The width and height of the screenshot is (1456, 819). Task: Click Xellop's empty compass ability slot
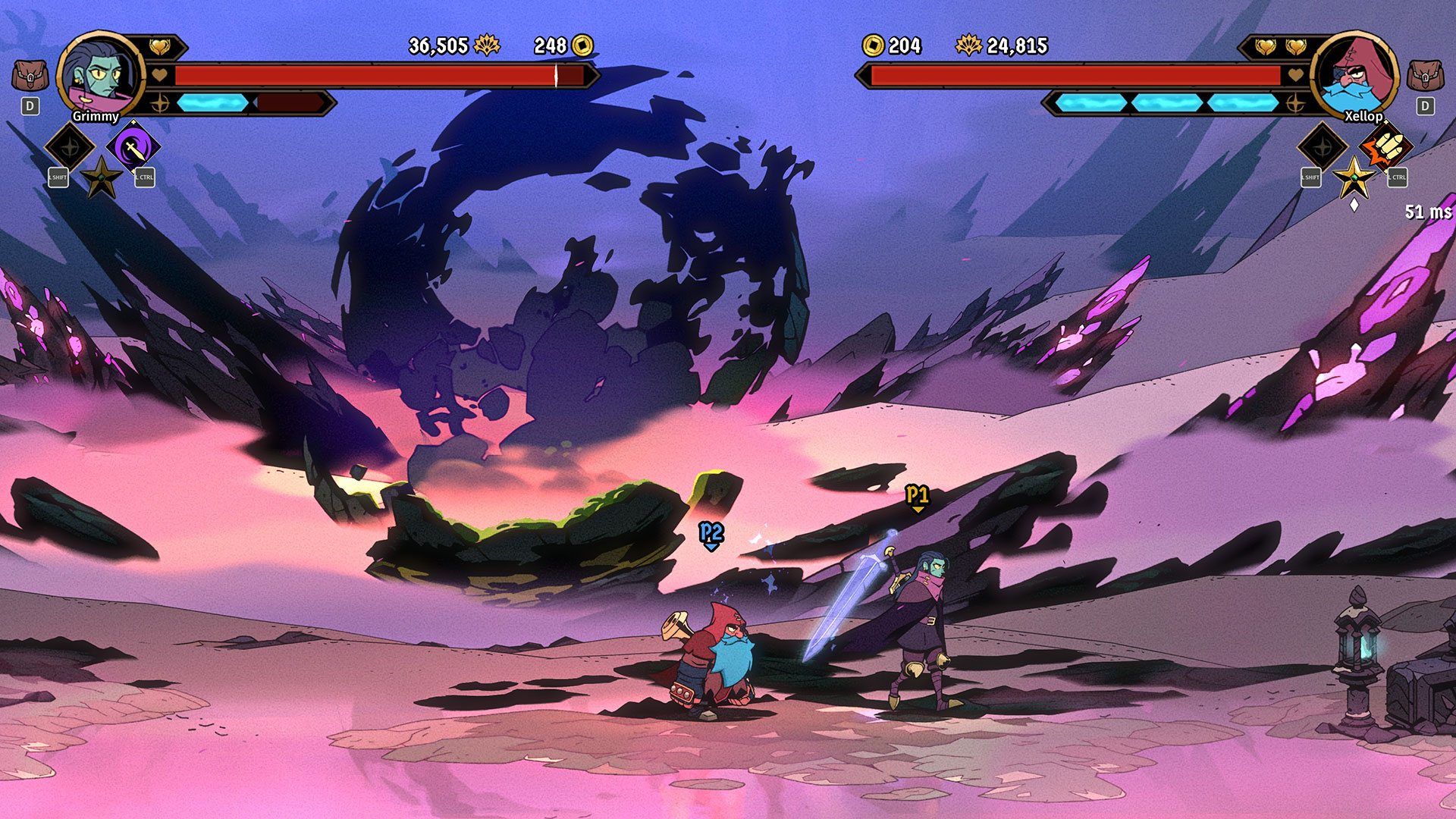pyautogui.click(x=1323, y=147)
